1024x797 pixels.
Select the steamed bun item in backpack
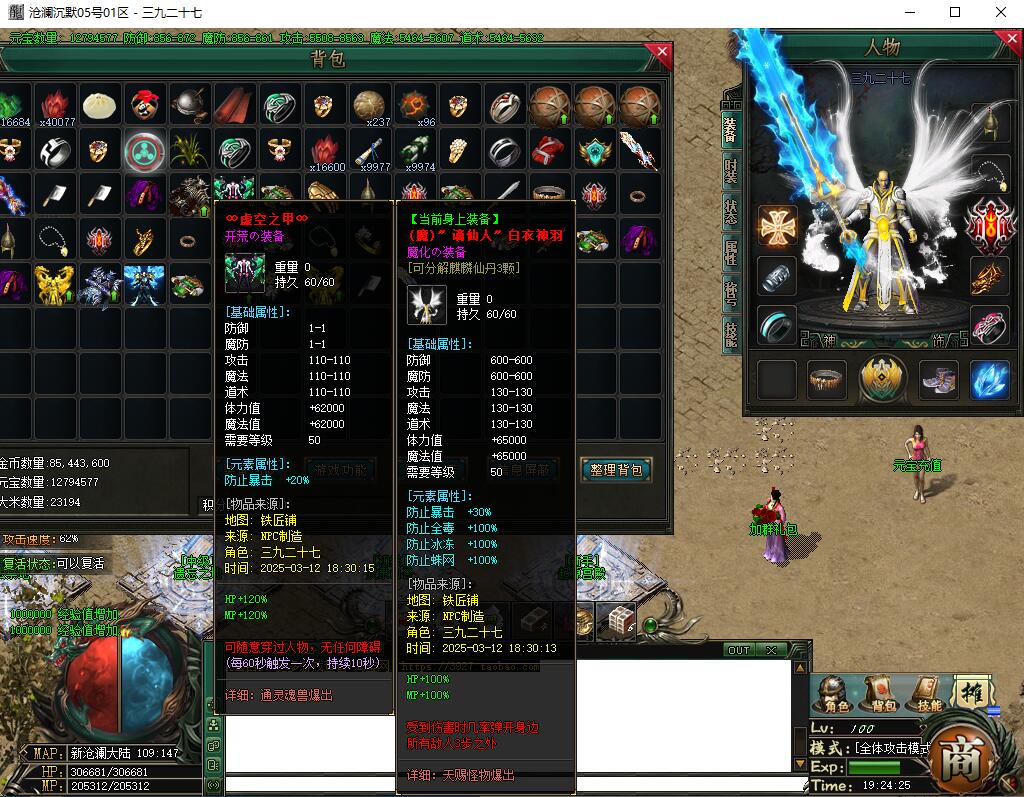100,104
